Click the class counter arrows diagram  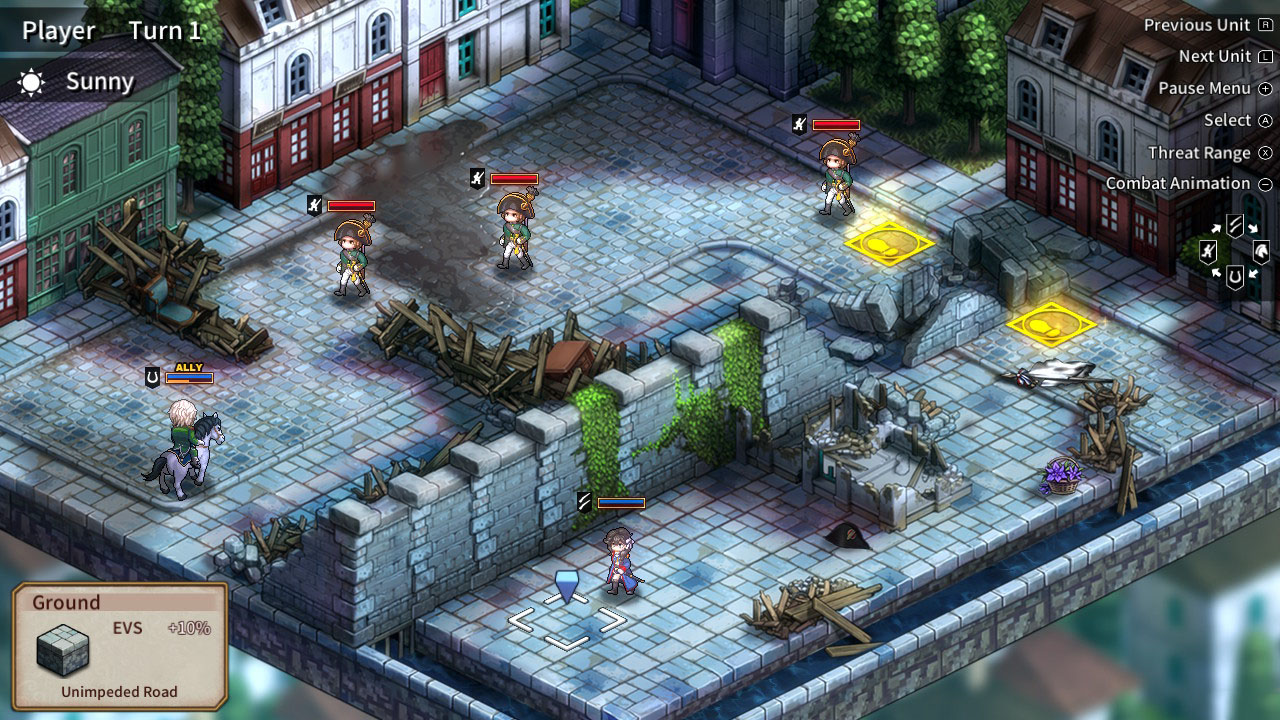point(1235,252)
